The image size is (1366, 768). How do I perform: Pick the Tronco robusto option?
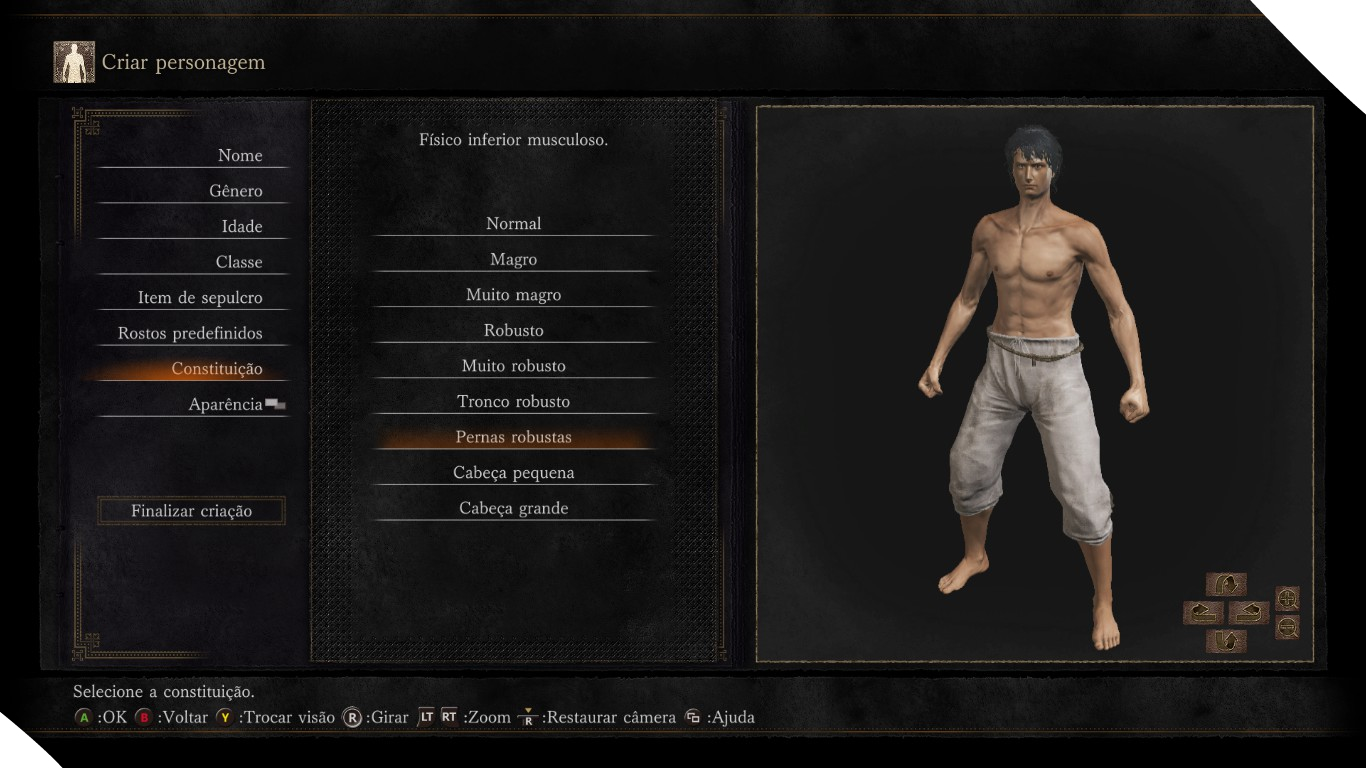[513, 402]
